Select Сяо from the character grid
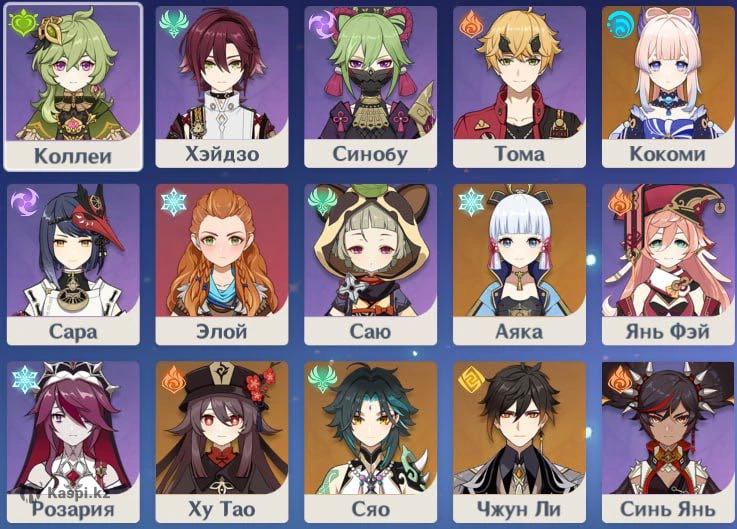 [370, 440]
